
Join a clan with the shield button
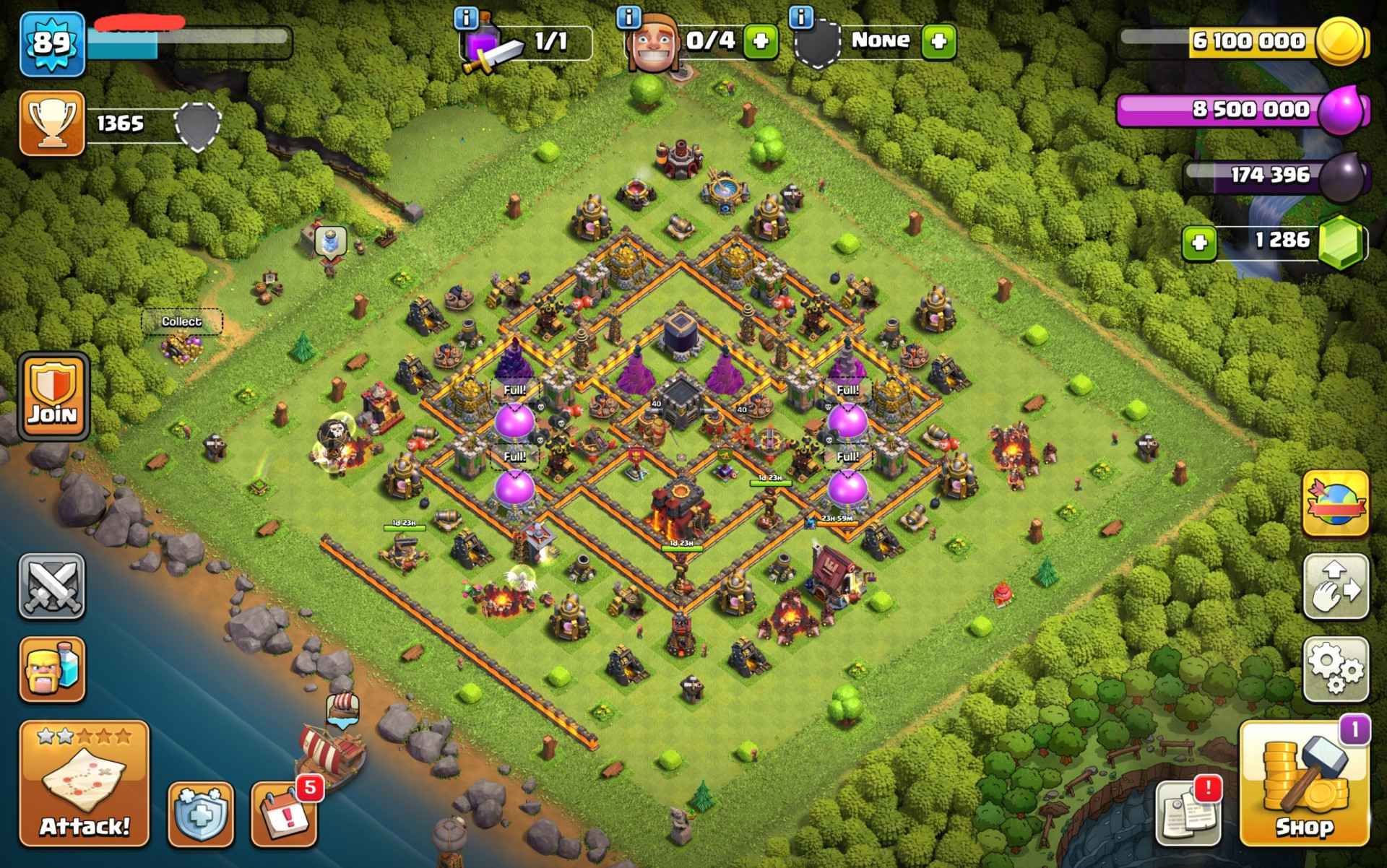(52, 396)
